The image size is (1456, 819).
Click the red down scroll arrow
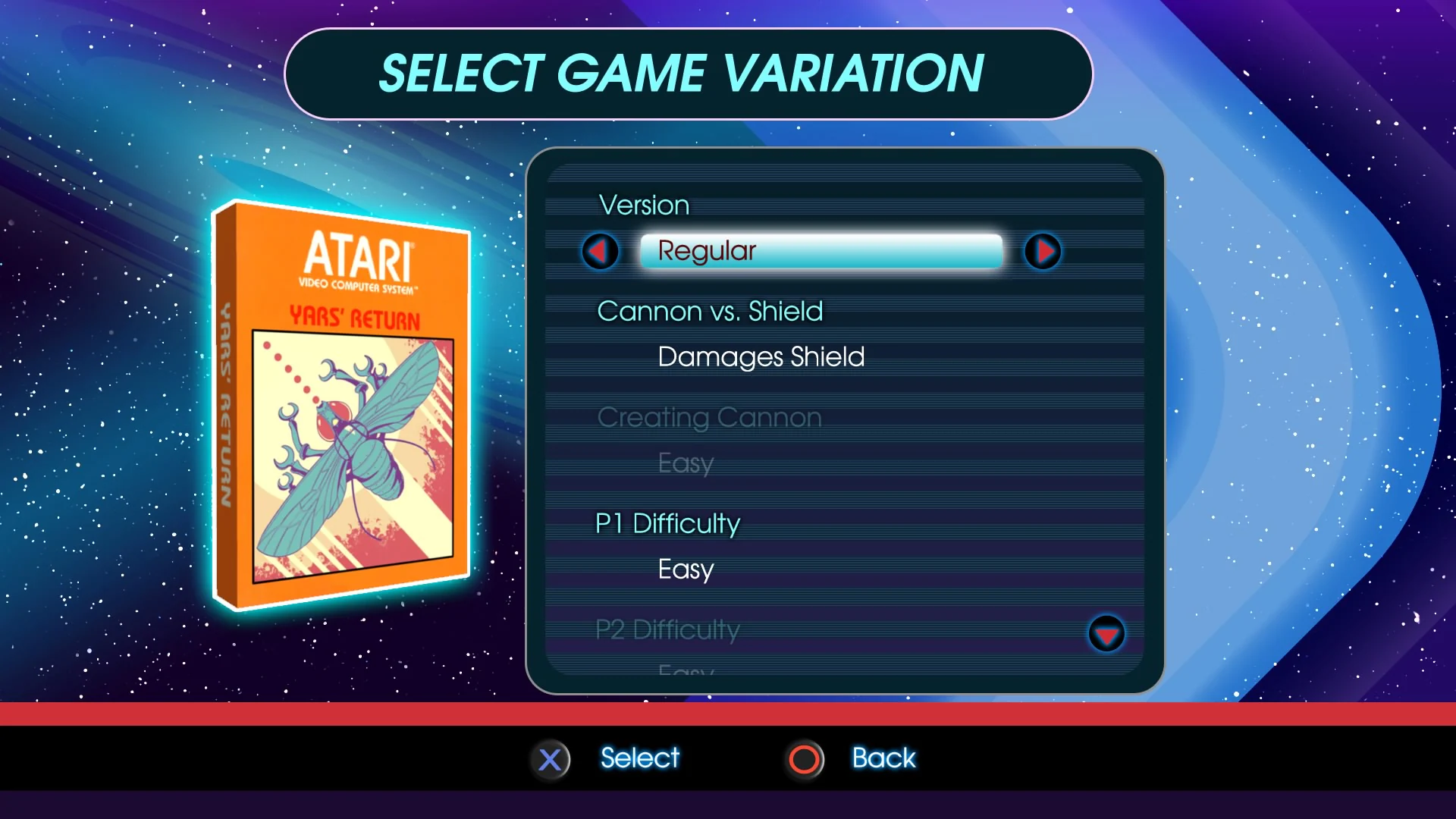1107,635
